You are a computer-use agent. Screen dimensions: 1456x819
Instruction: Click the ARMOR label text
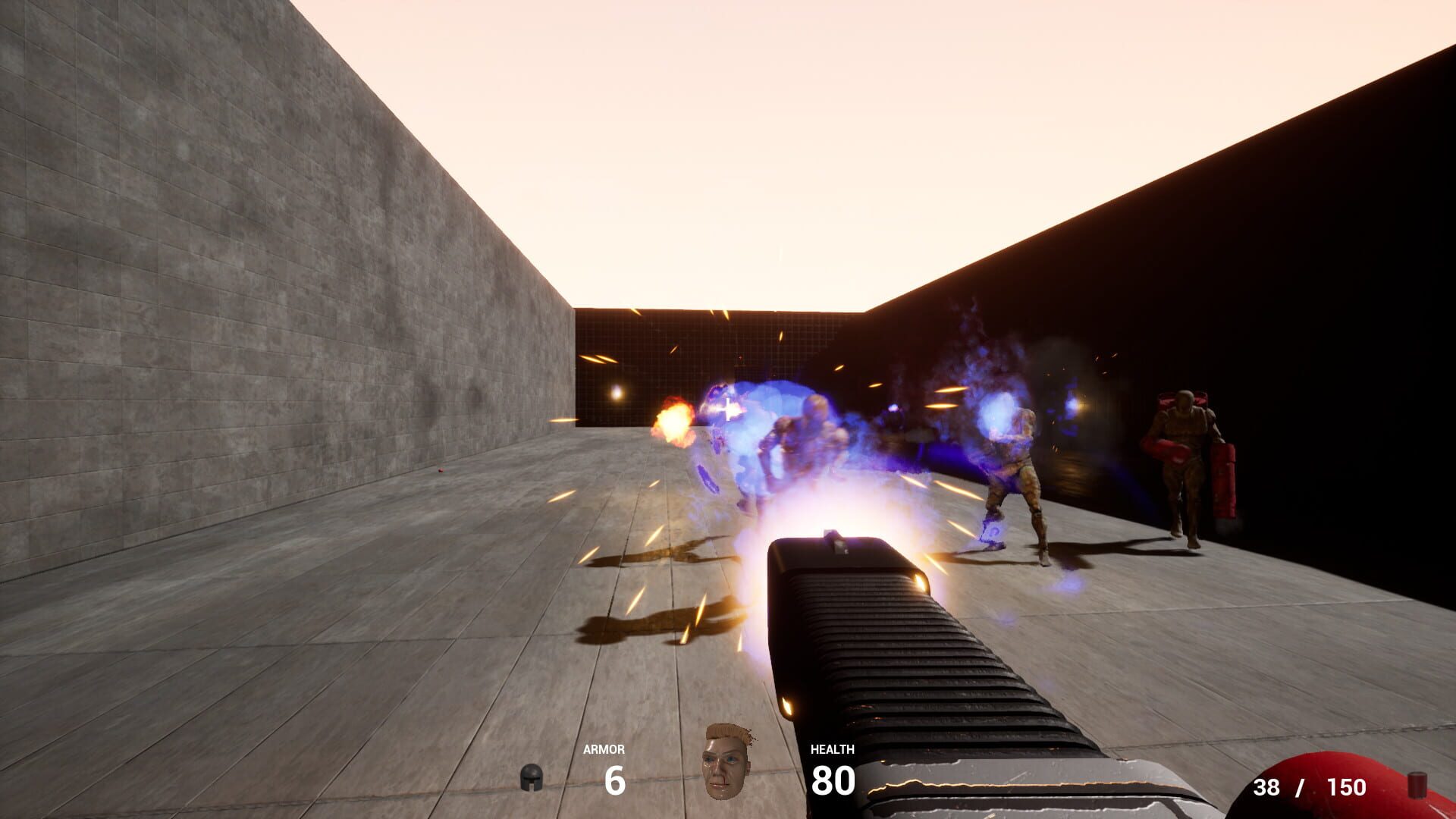pos(604,749)
